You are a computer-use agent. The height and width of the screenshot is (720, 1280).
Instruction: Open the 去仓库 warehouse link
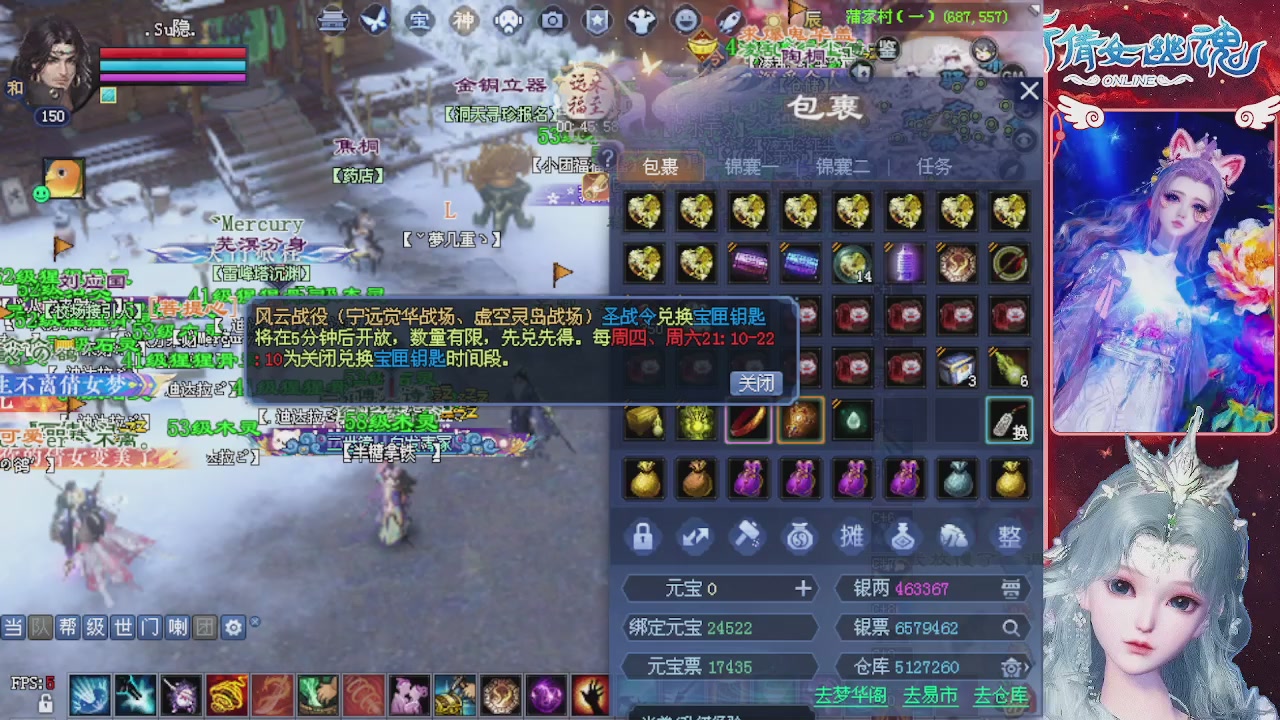coord(1000,695)
